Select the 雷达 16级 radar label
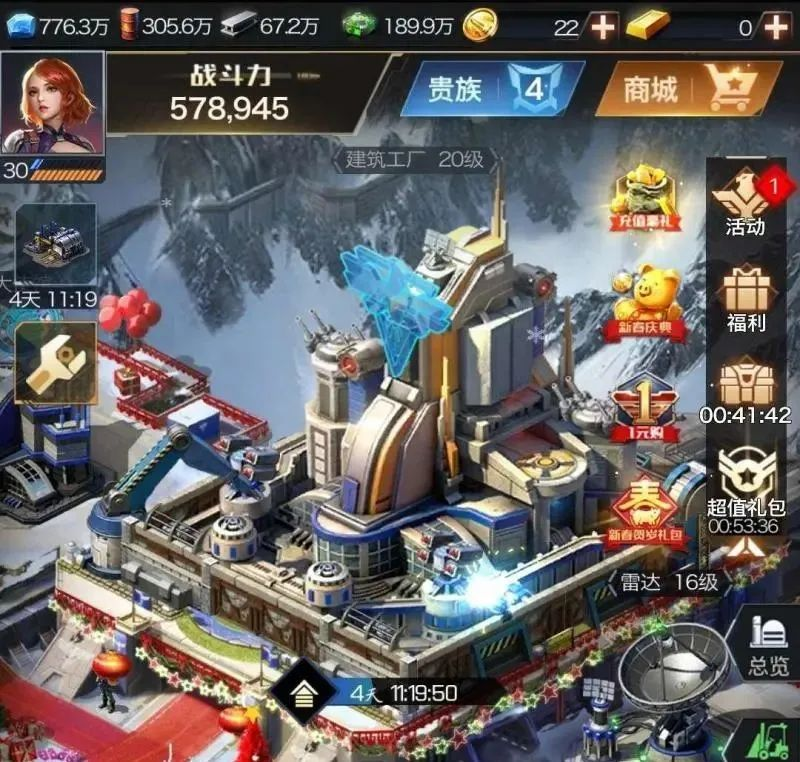The width and height of the screenshot is (800, 762). coord(666,582)
